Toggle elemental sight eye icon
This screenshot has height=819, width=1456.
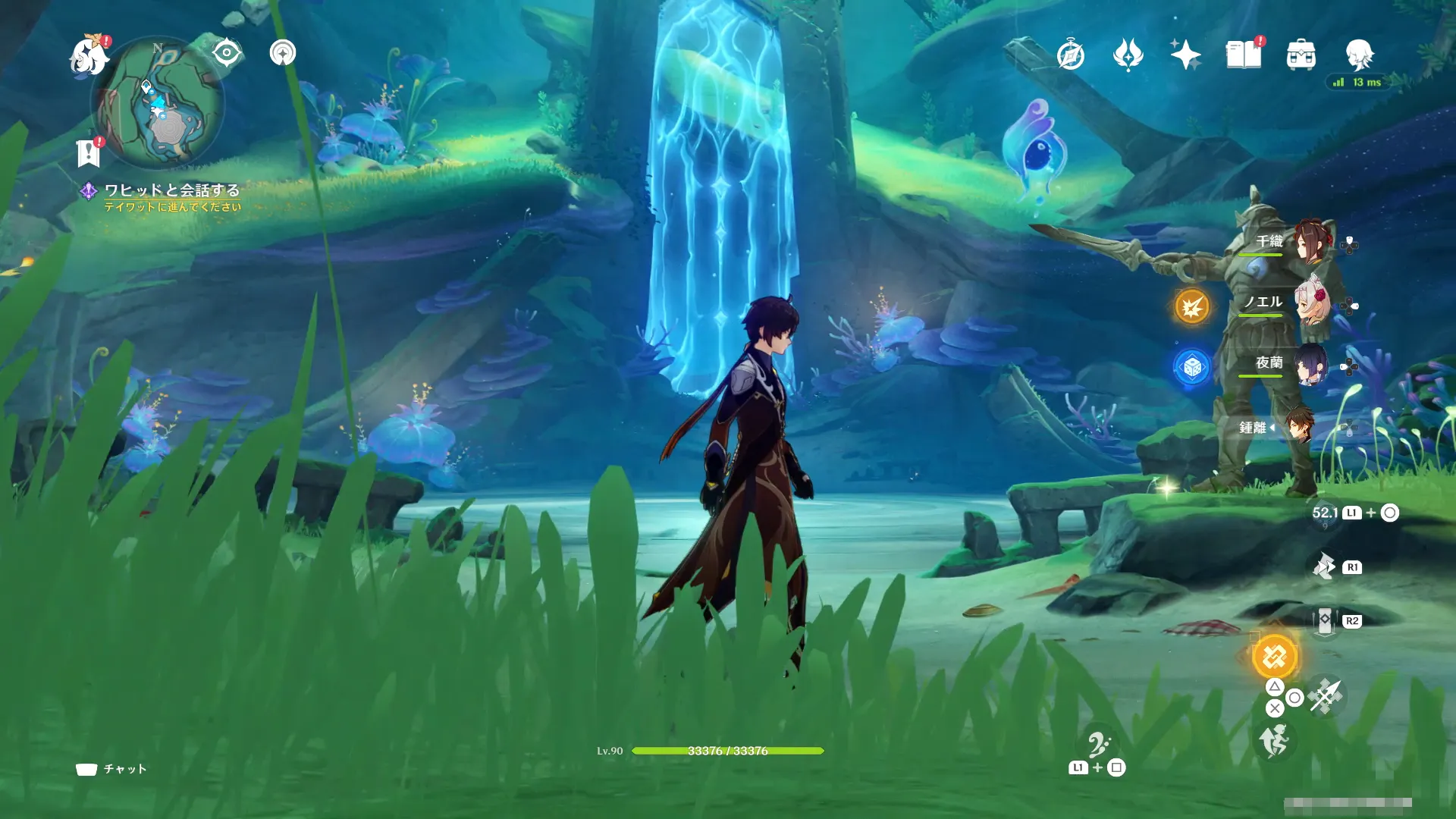(227, 53)
